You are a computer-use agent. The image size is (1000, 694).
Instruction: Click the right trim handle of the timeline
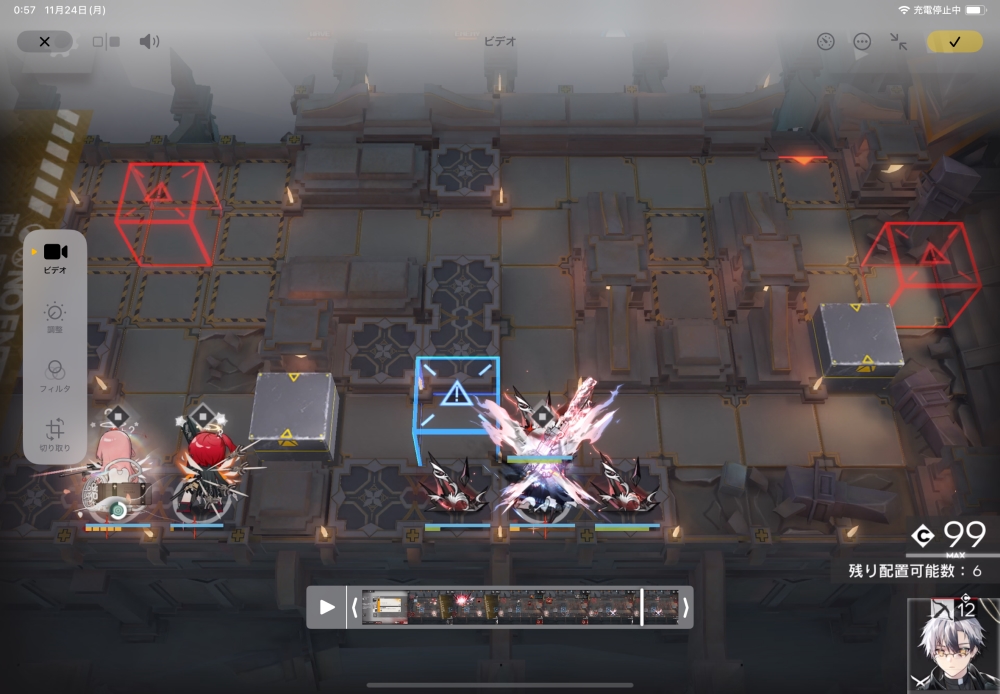pos(686,607)
